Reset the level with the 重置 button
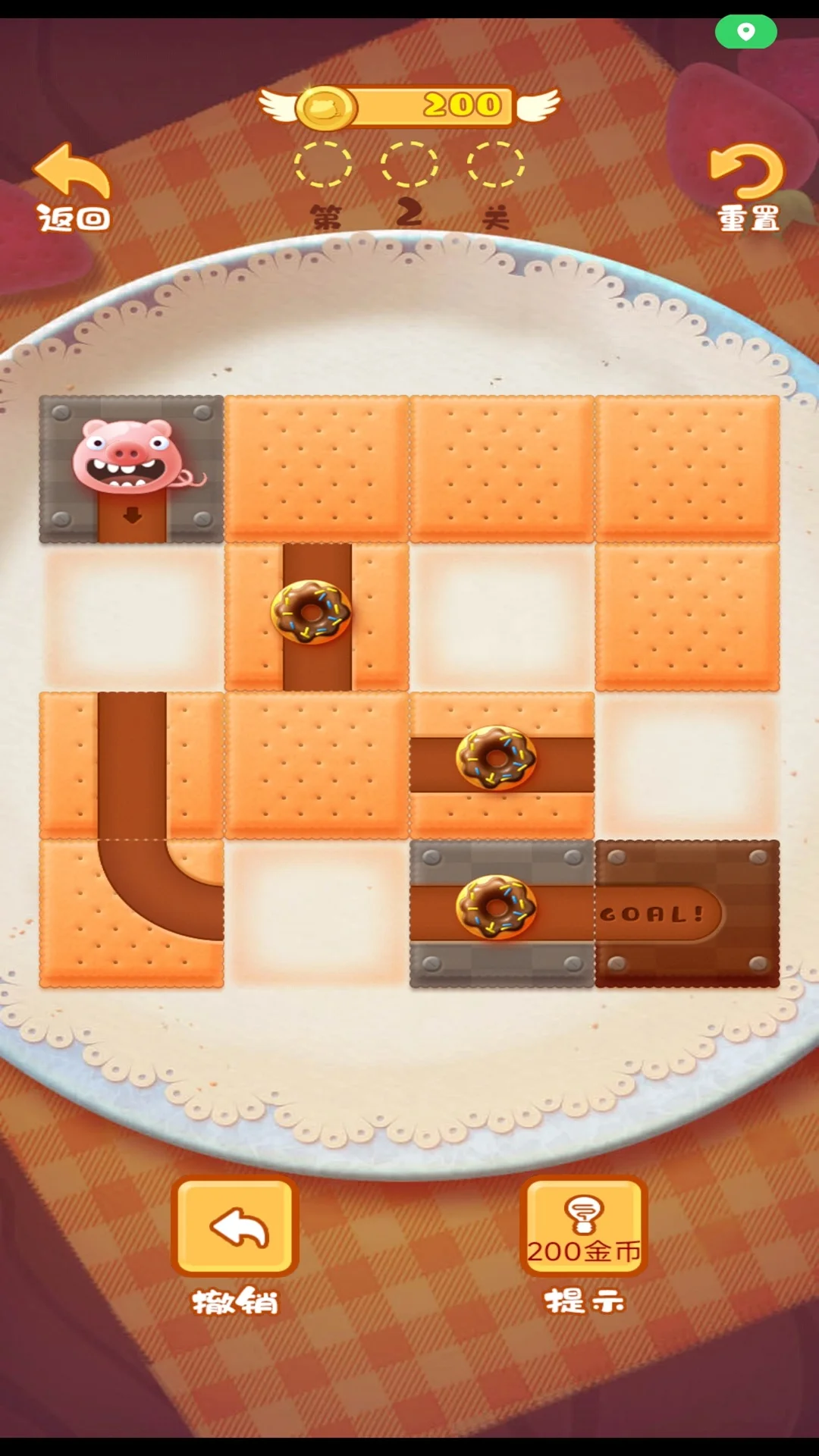Image resolution: width=819 pixels, height=1456 pixels. tap(747, 187)
